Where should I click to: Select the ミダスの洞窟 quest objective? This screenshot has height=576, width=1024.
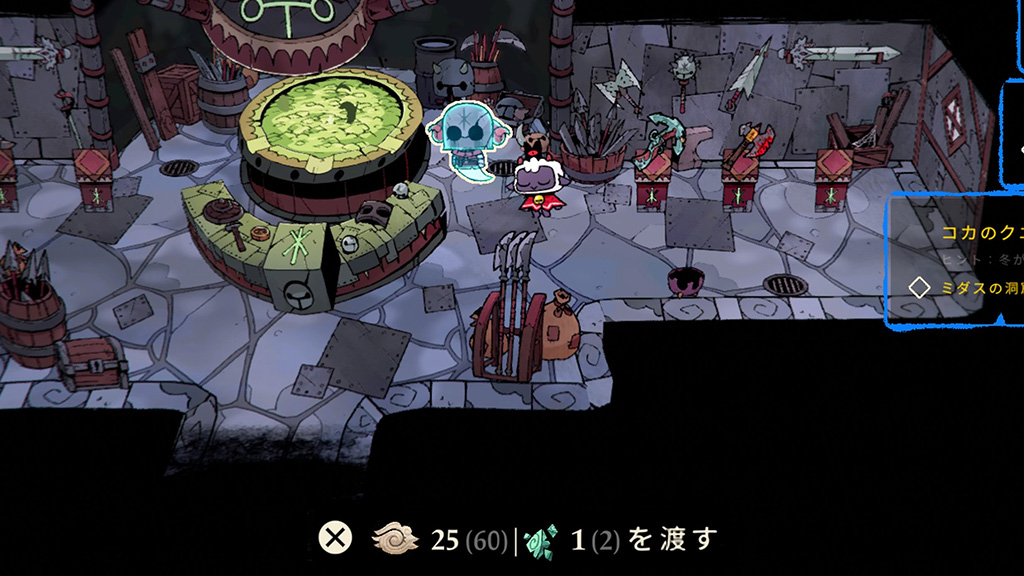click(x=978, y=288)
